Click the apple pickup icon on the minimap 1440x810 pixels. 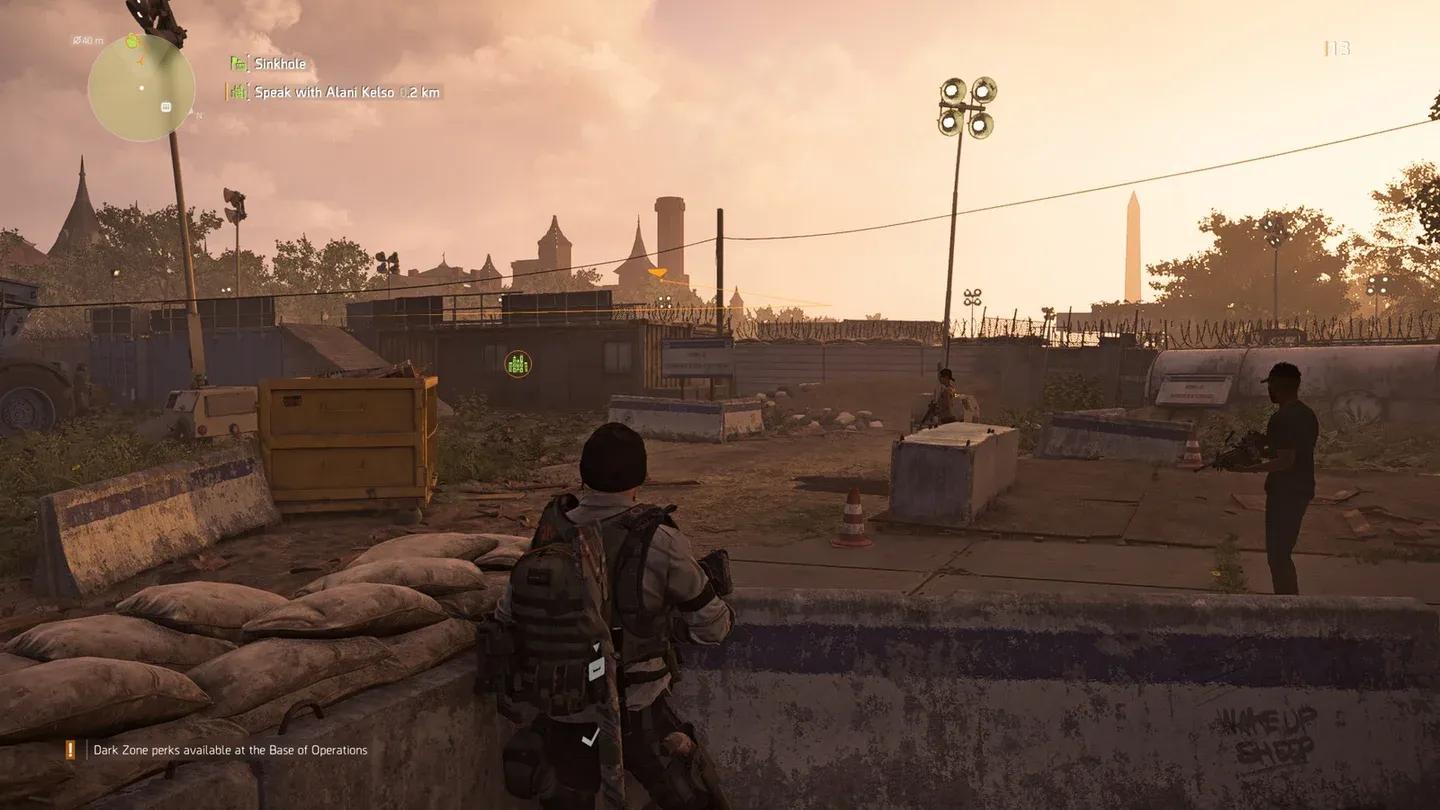click(x=132, y=41)
